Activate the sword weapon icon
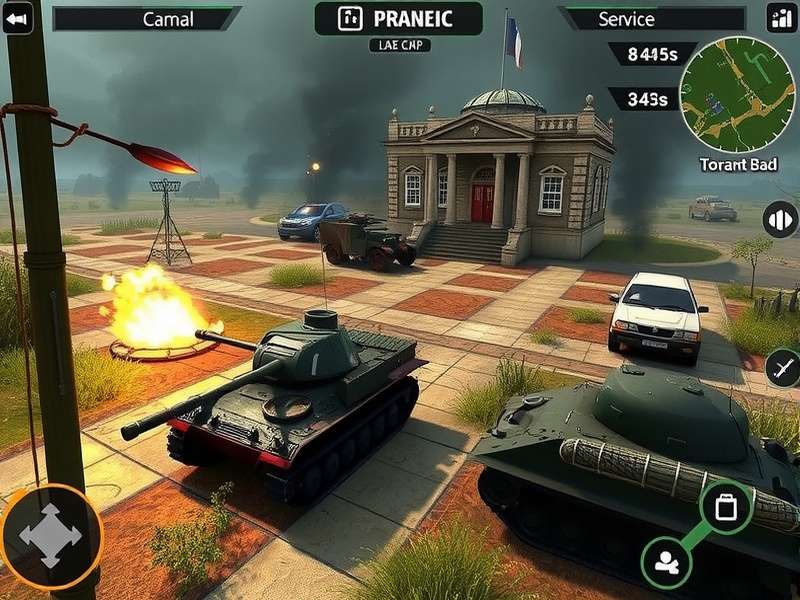Image resolution: width=800 pixels, height=600 pixels. tap(783, 368)
